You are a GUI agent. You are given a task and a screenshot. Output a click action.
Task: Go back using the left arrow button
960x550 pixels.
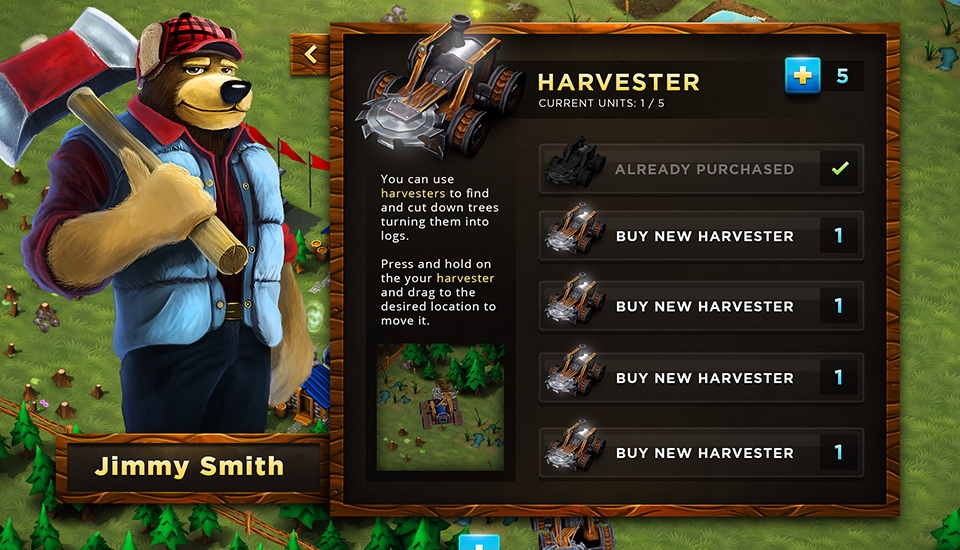(311, 55)
